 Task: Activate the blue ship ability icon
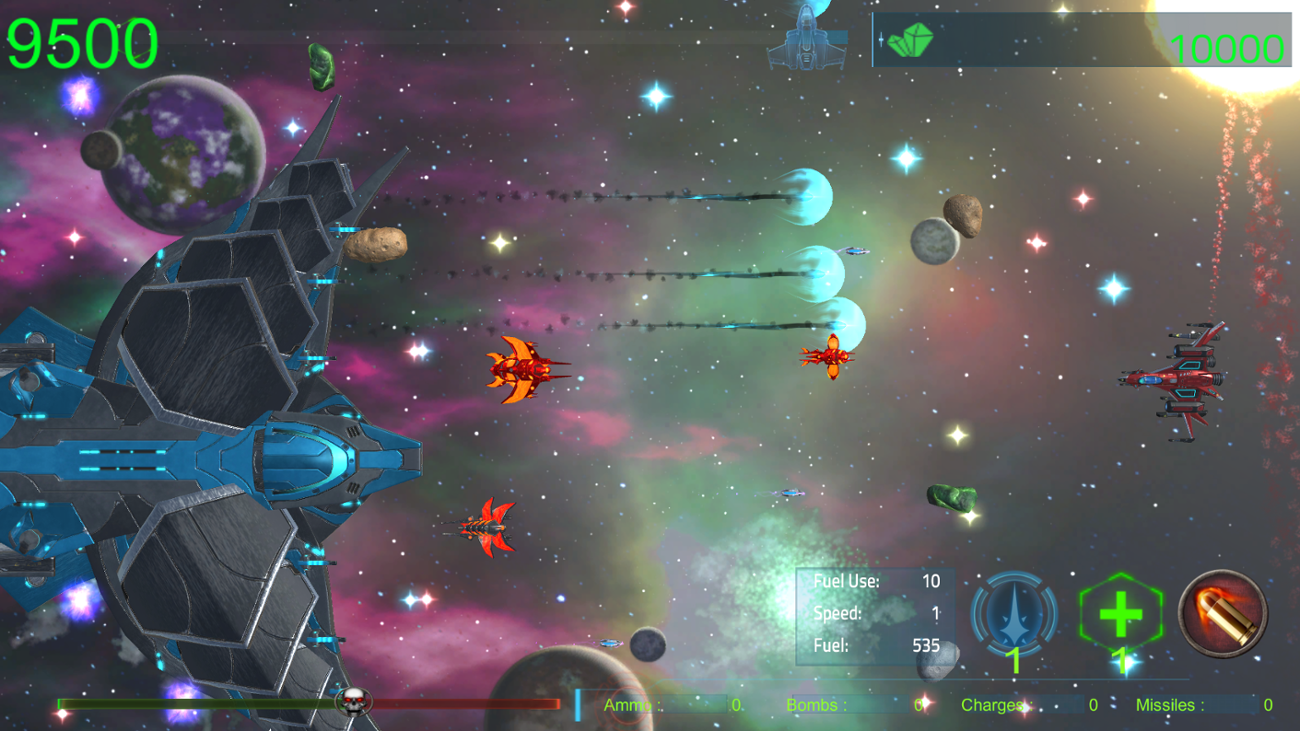(1014, 613)
